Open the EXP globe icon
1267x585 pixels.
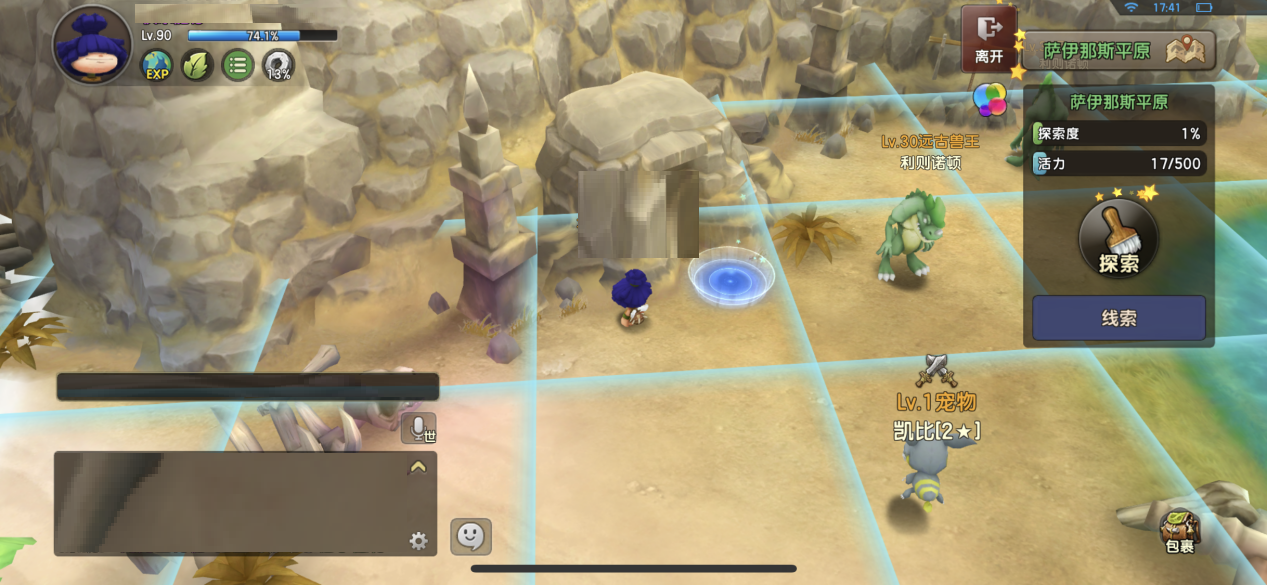tap(157, 66)
